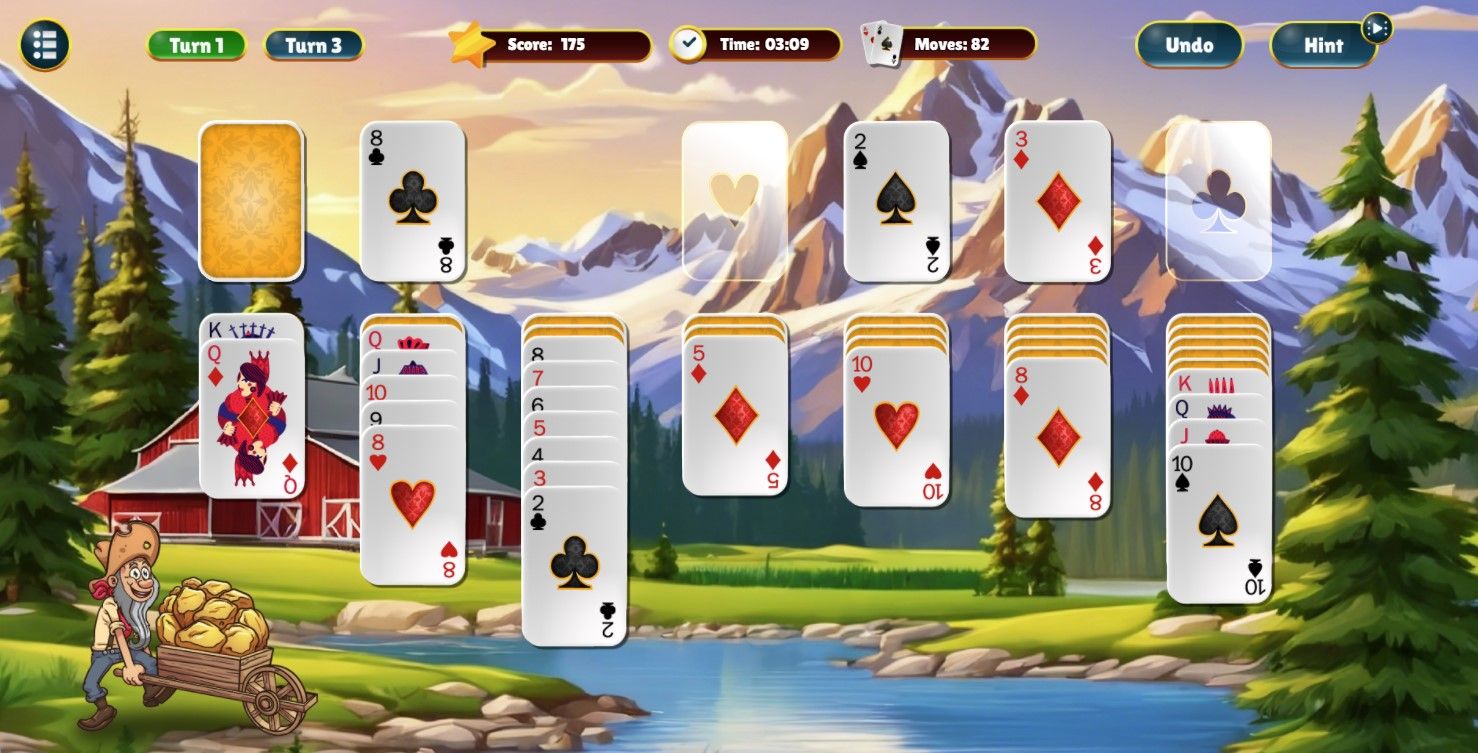Open the game menu button
The height and width of the screenshot is (753, 1478).
pos(42,44)
